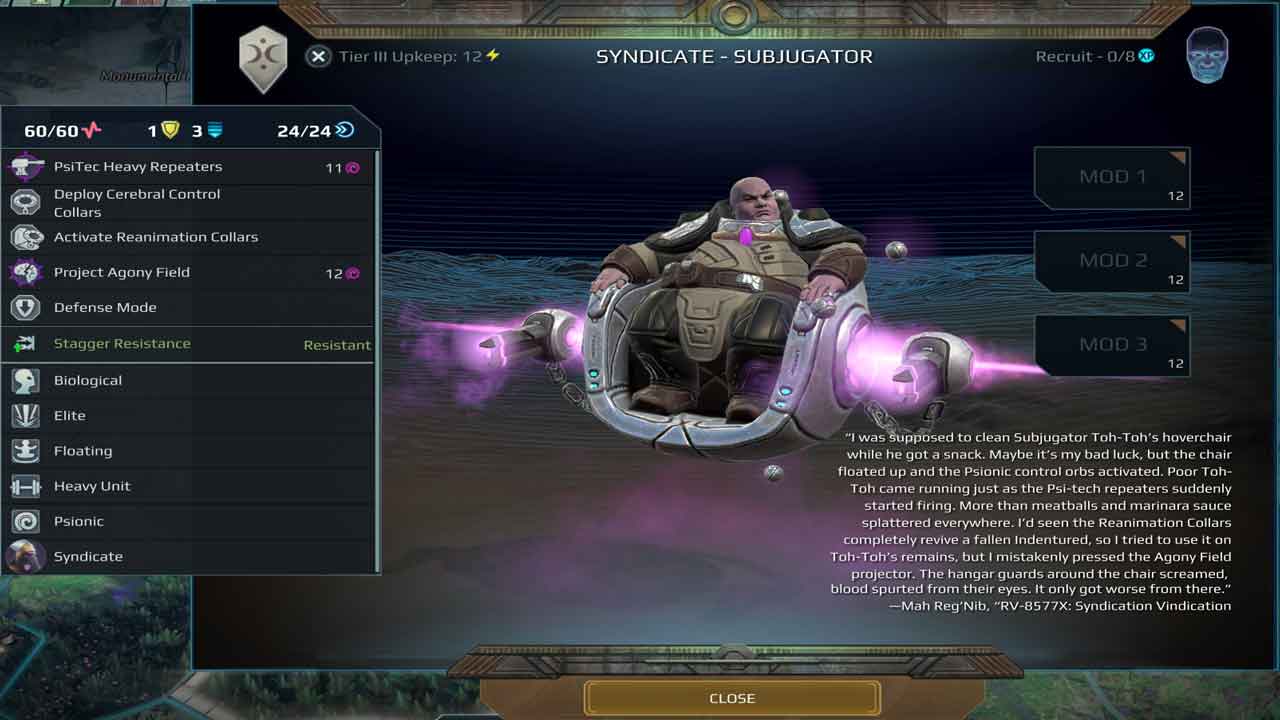The width and height of the screenshot is (1280, 720).
Task: Click the X button beside Tier III Upkeep
Action: (318, 57)
